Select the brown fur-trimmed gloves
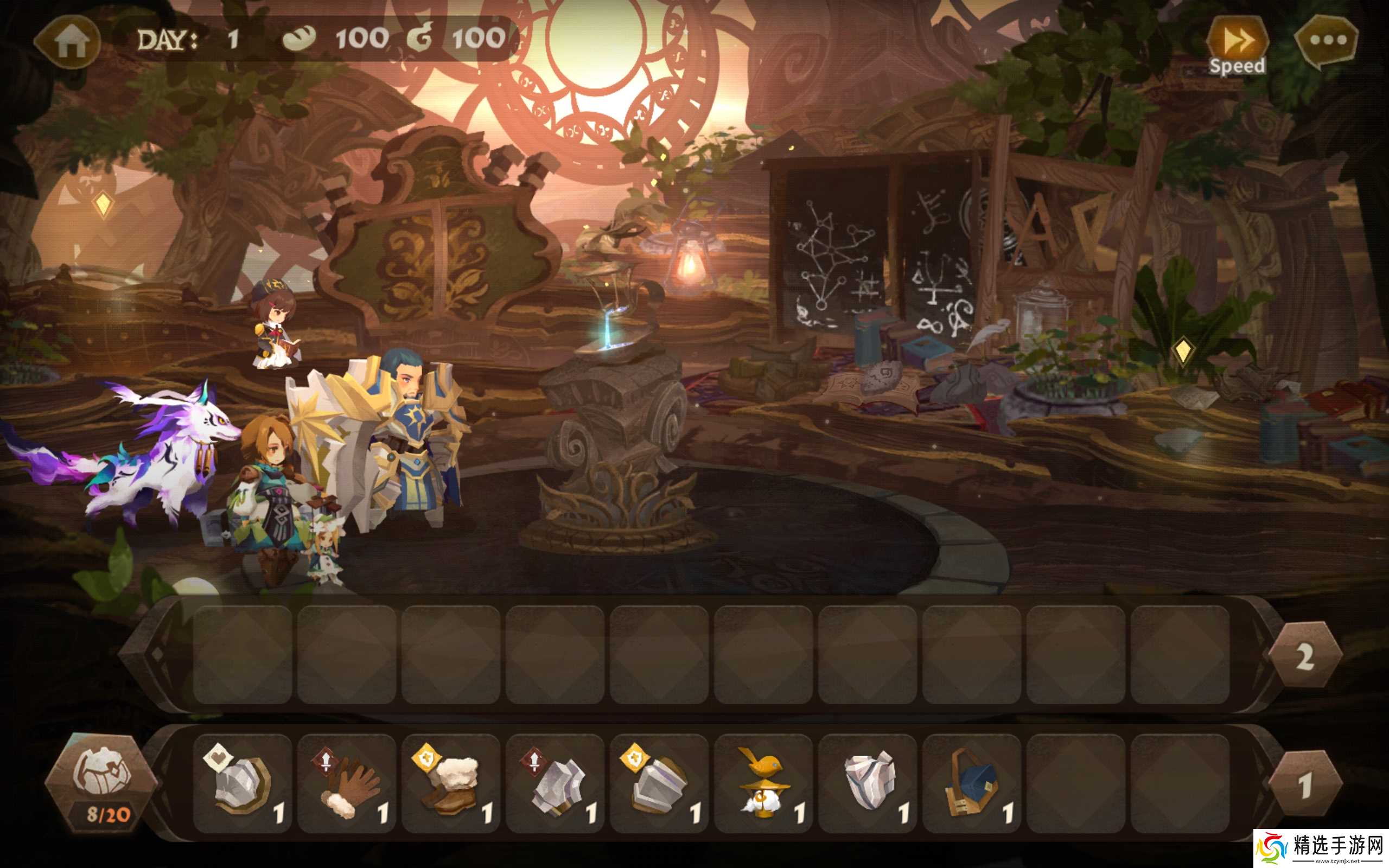This screenshot has height=868, width=1389. pyautogui.click(x=347, y=783)
